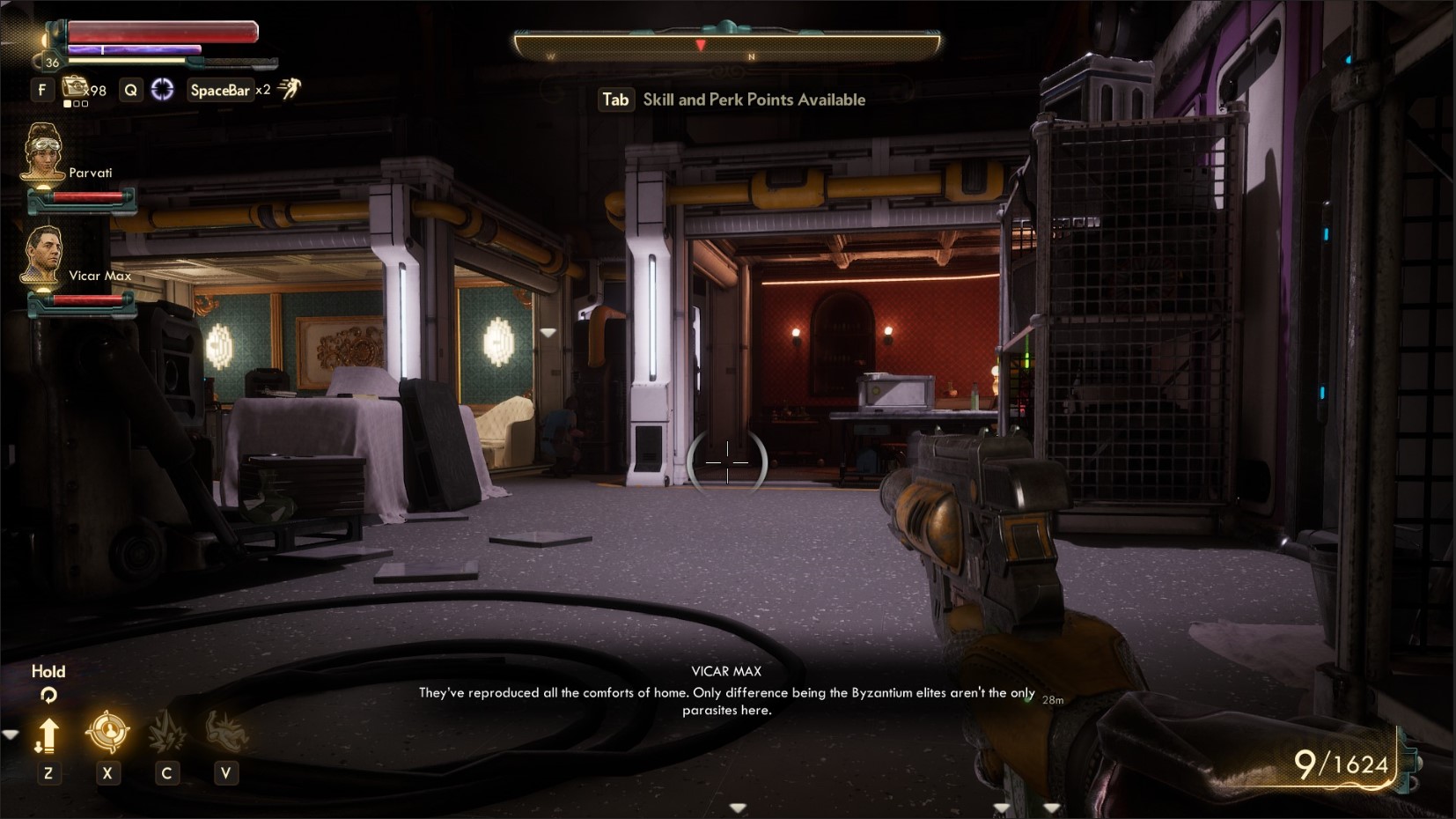1456x819 pixels.
Task: Choose the companion move-to arrow command
Action: click(48, 734)
